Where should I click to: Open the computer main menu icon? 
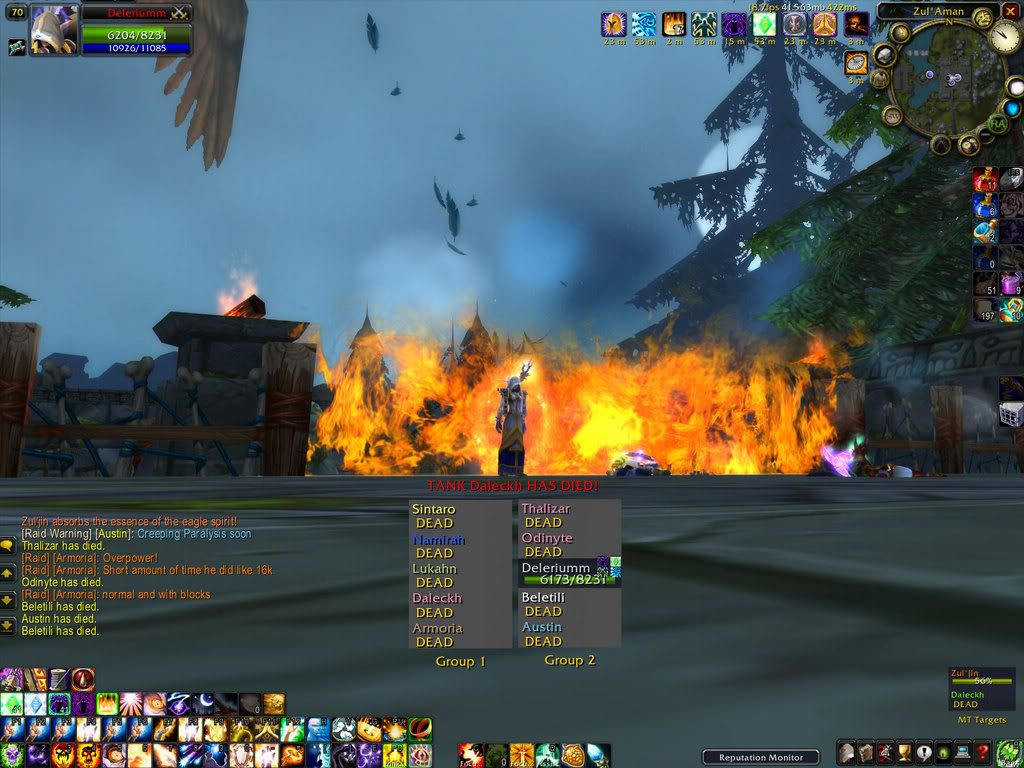click(961, 753)
